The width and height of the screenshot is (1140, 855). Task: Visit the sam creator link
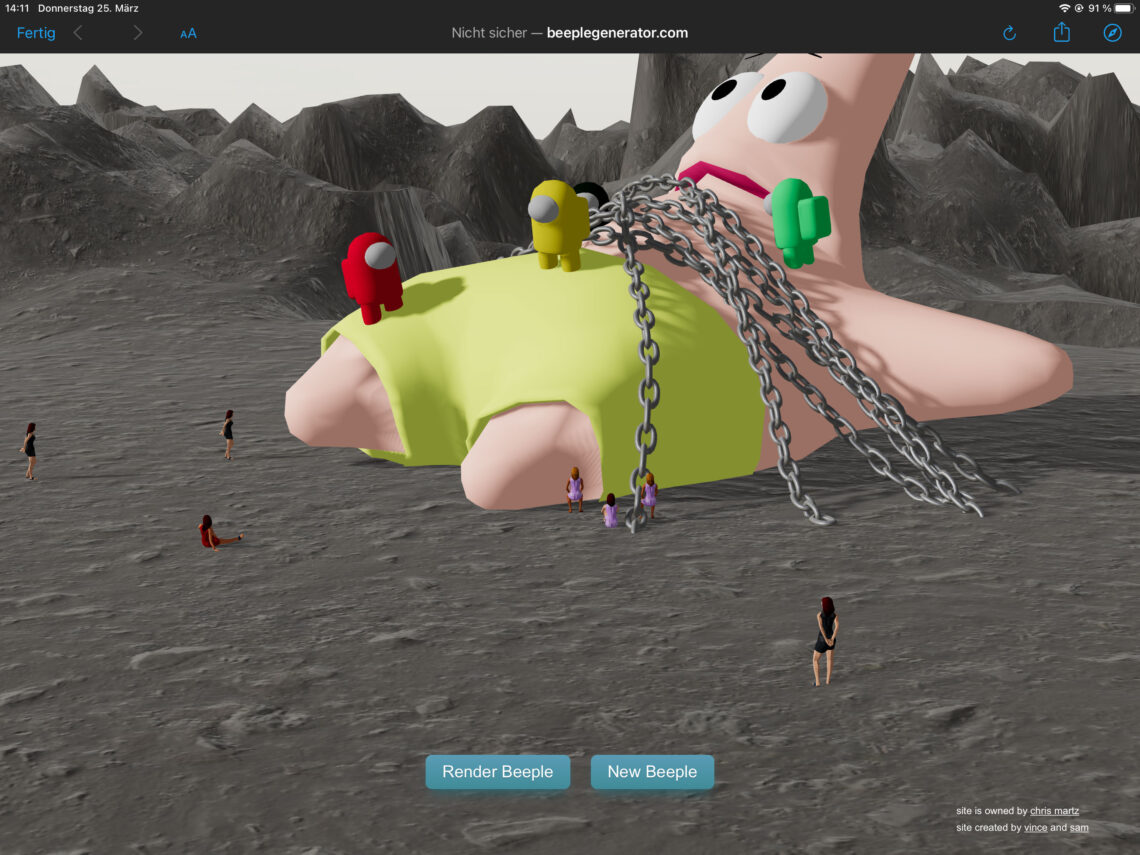(1079, 828)
